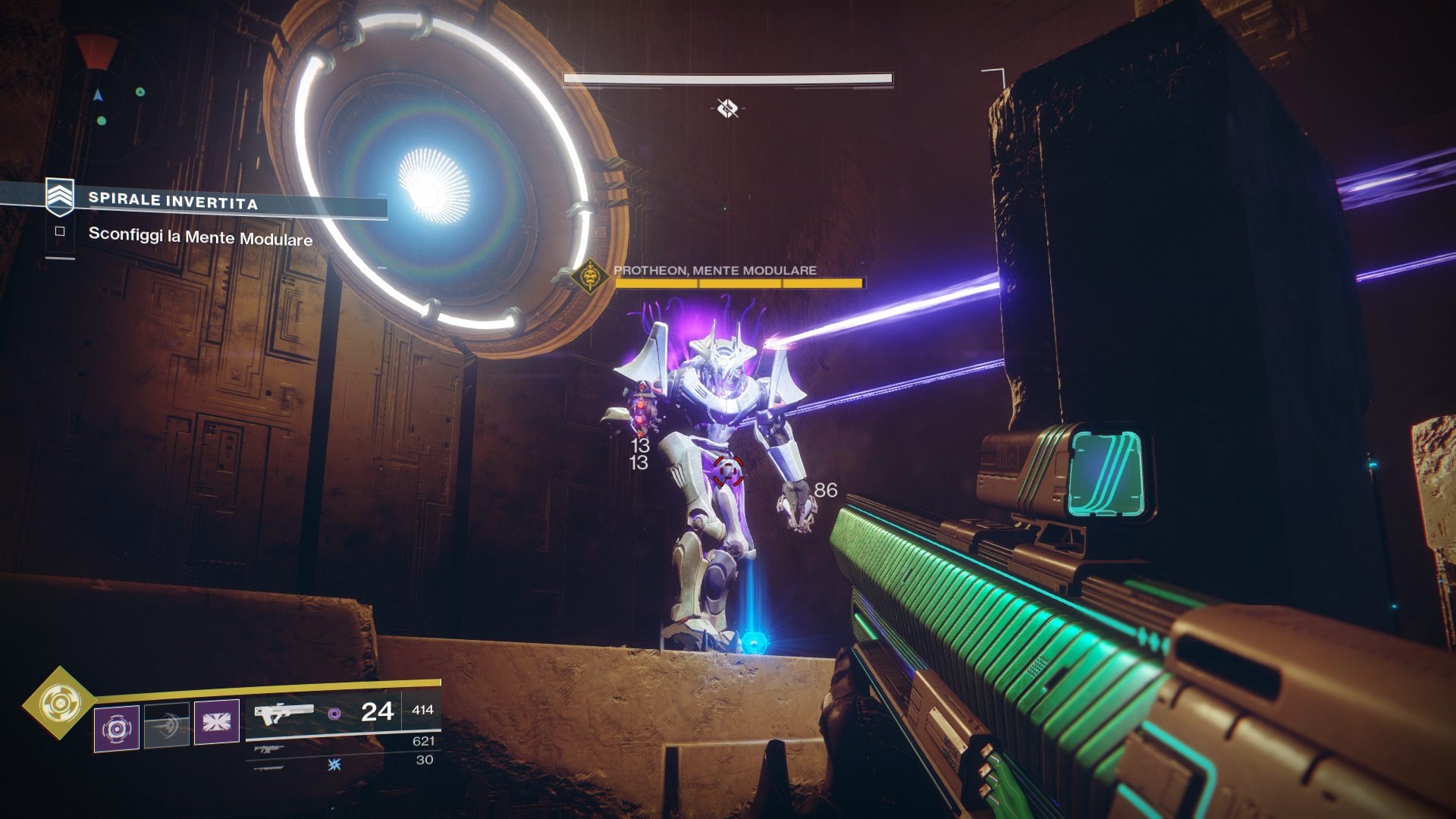Screen dimensions: 1456x819
Task: Click the Protheon boss emblem icon
Action: coord(590,278)
